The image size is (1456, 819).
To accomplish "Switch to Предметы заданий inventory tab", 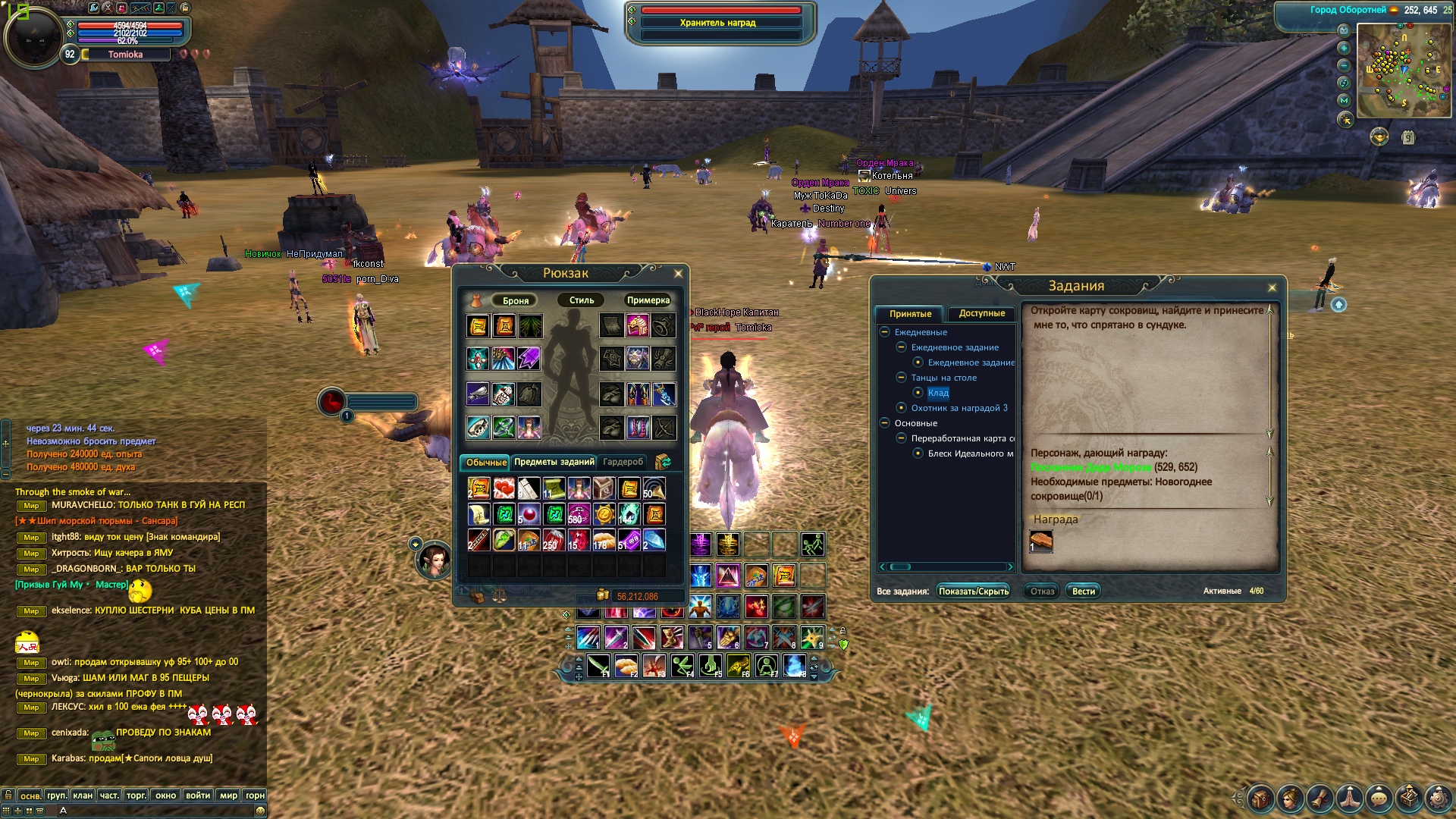I will coord(554,462).
